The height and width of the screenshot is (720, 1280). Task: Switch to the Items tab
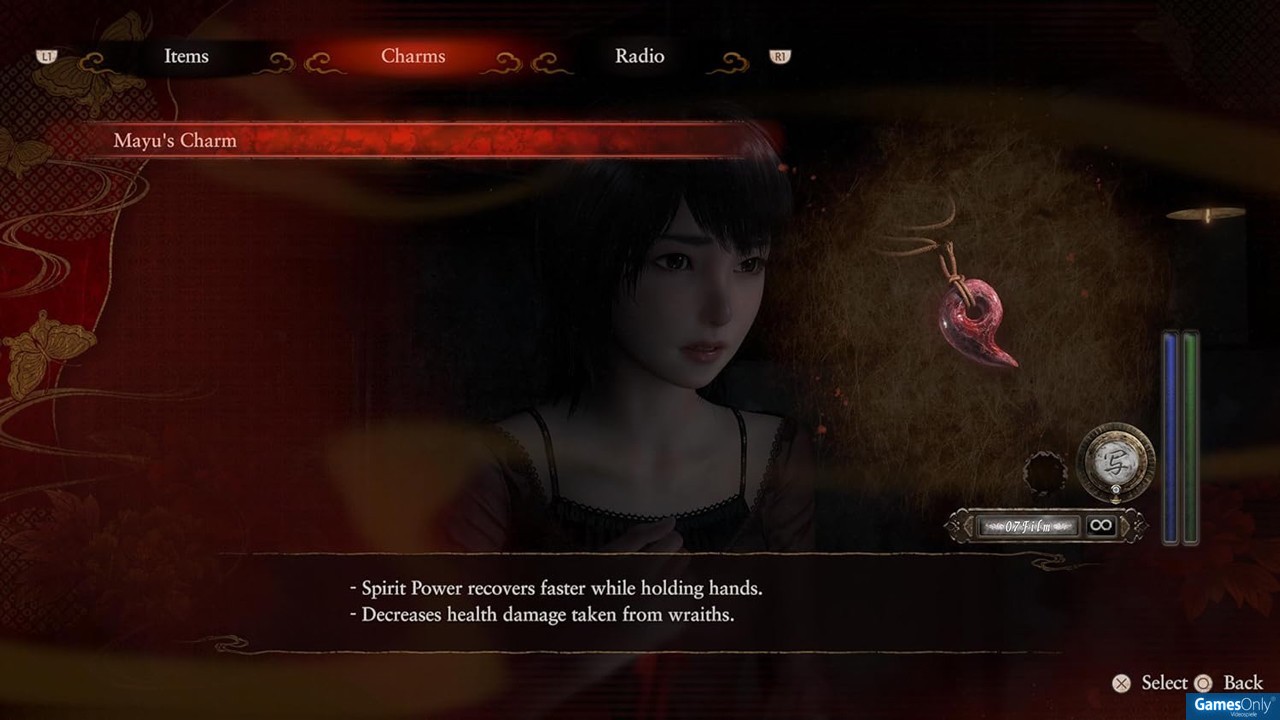coord(186,57)
